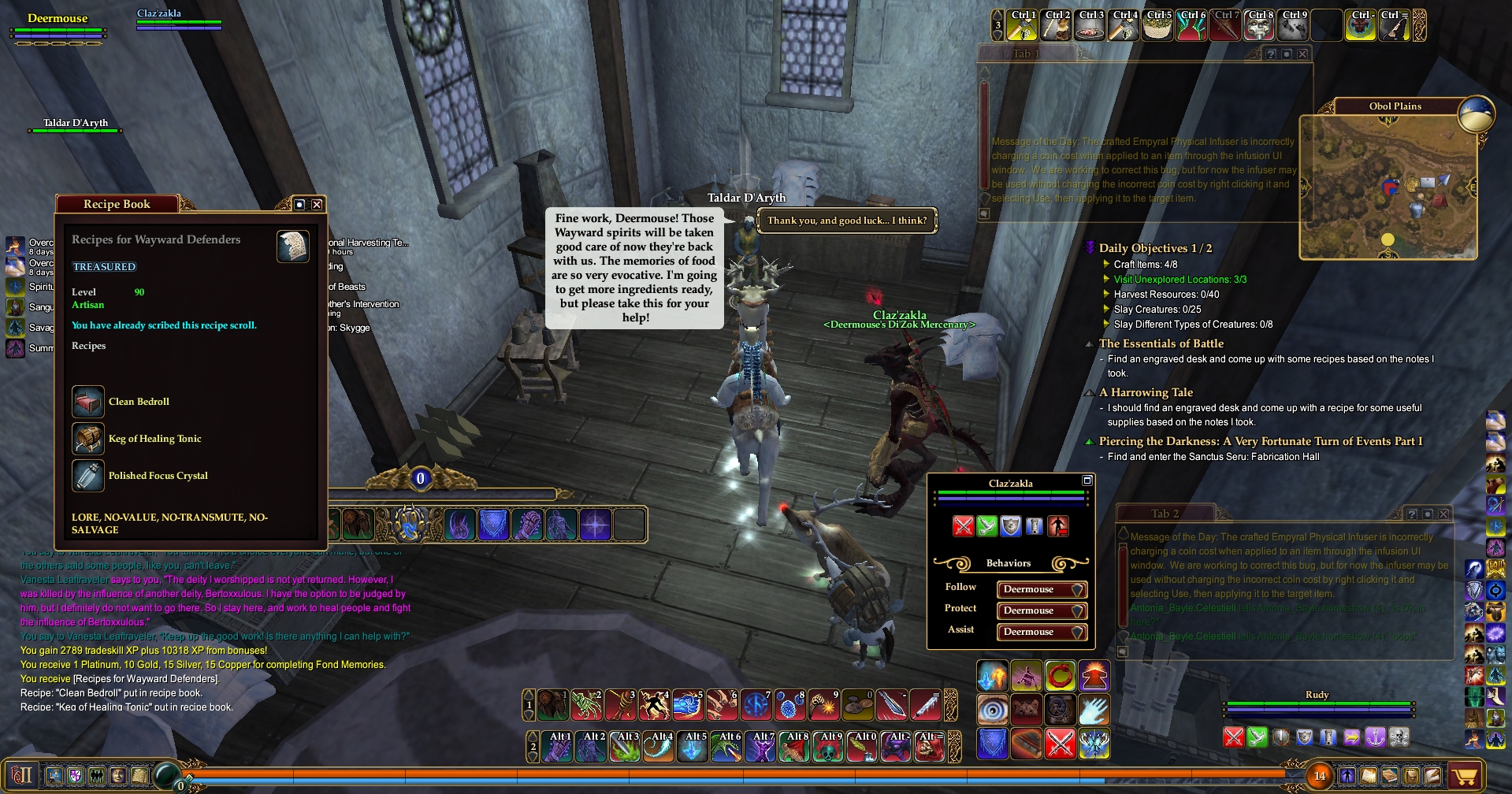The height and width of the screenshot is (794, 1512).
Task: Click the Thank you, and good luck reply
Action: [847, 221]
